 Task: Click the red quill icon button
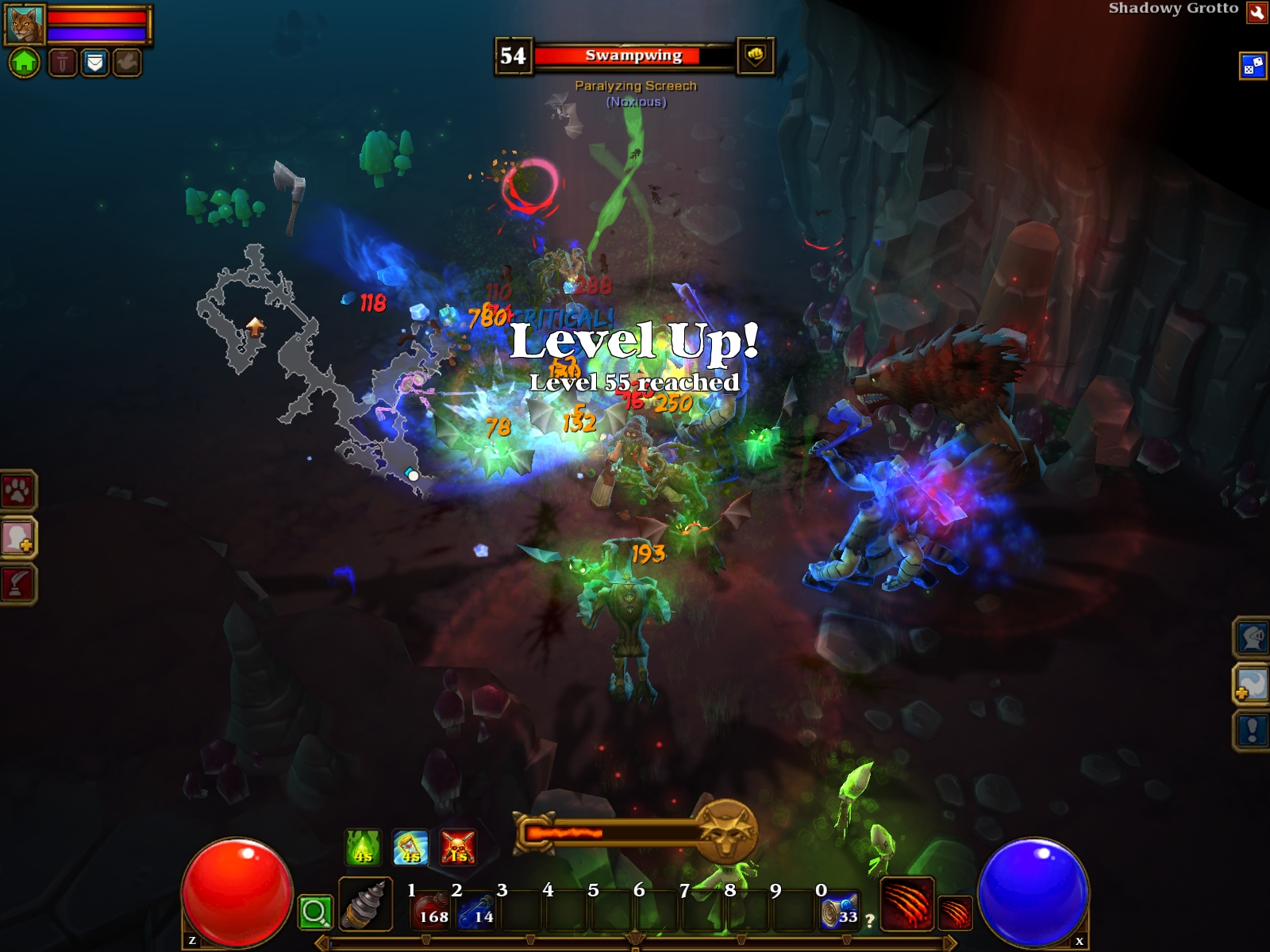click(17, 585)
